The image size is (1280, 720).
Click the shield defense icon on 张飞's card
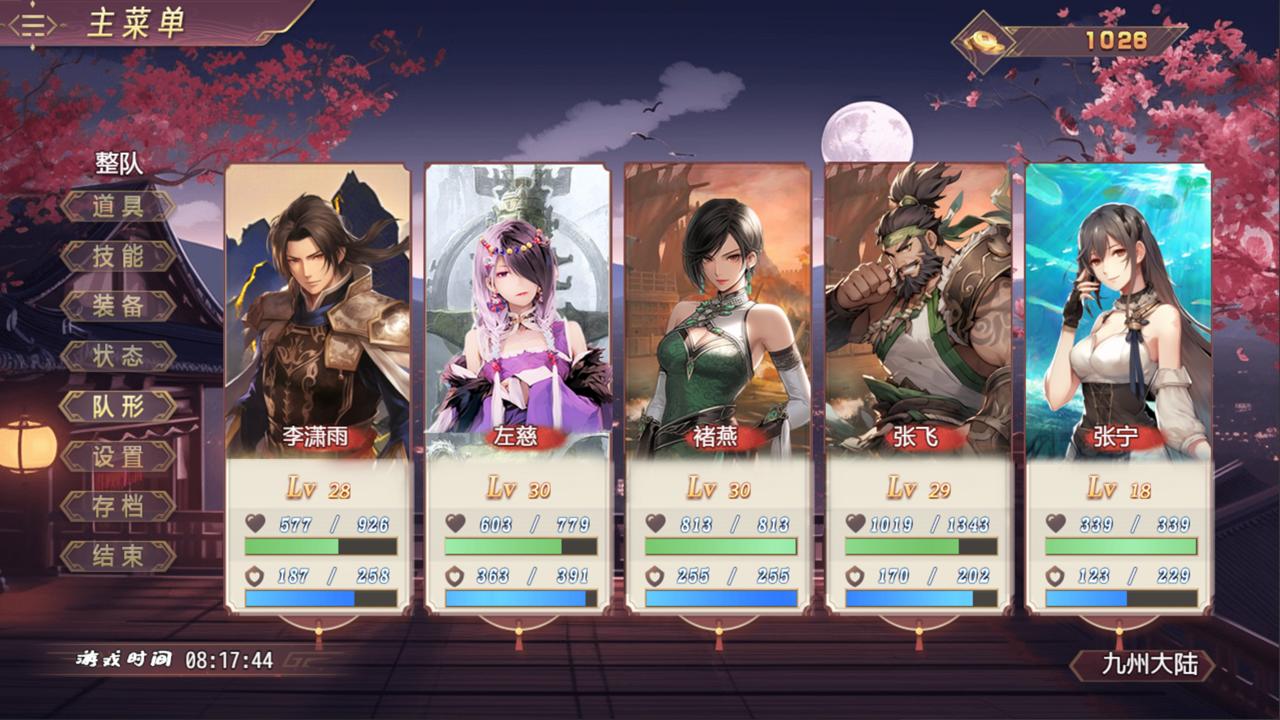pyautogui.click(x=857, y=577)
